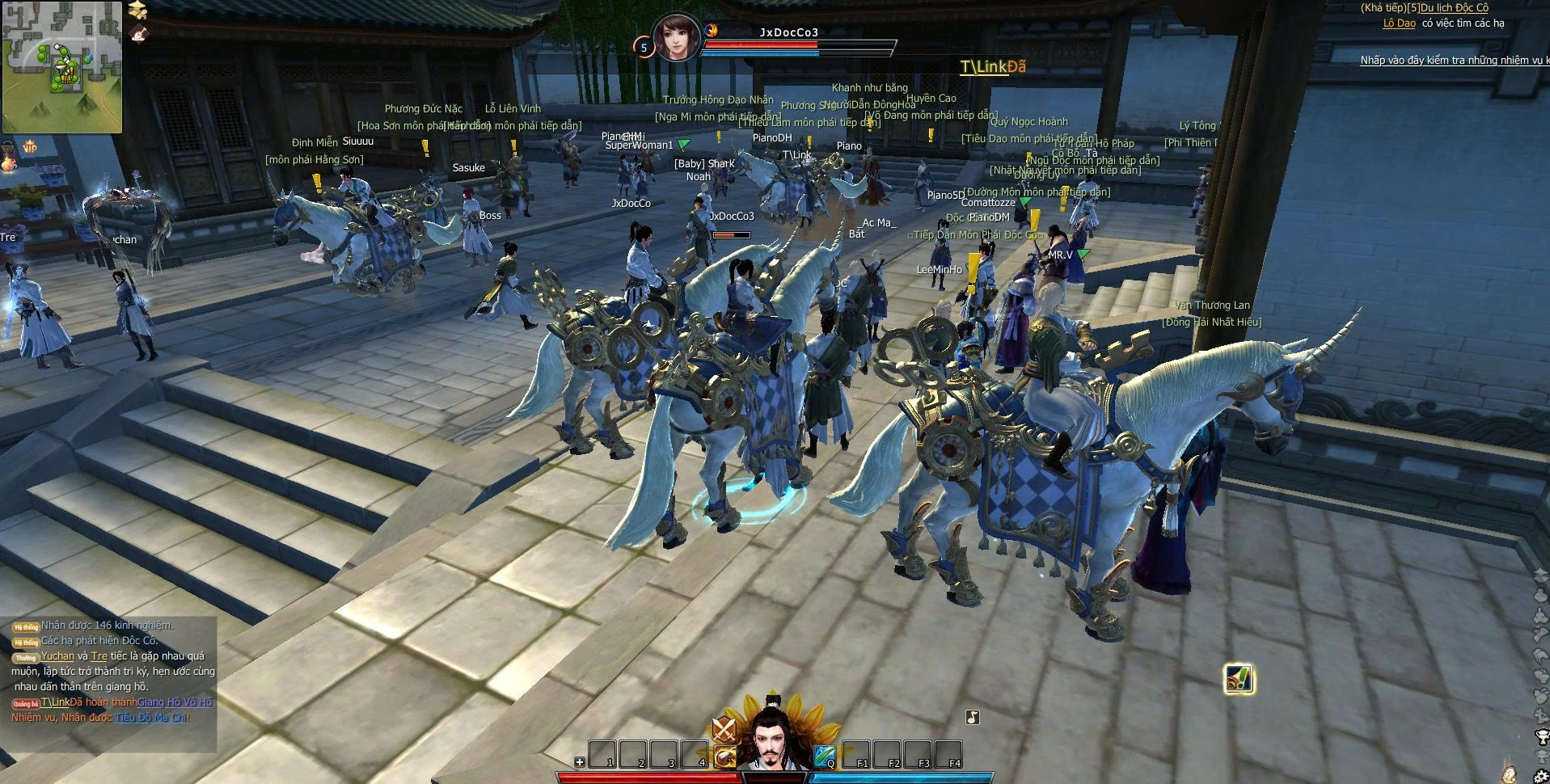Open the settings gear icon
Viewport: 1550px width, 784px height.
(1542, 775)
